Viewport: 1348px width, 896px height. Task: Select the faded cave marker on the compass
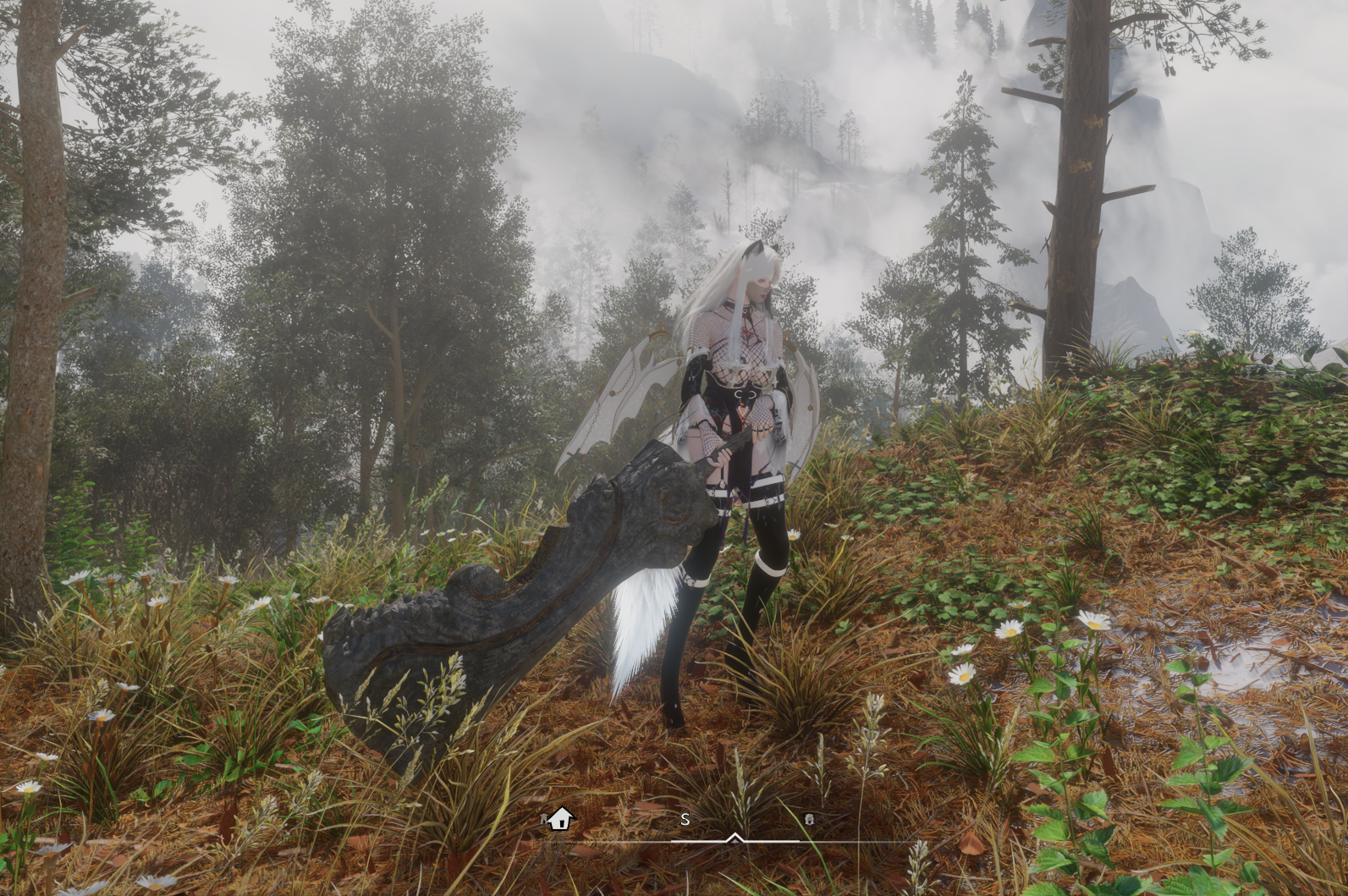pos(809,819)
